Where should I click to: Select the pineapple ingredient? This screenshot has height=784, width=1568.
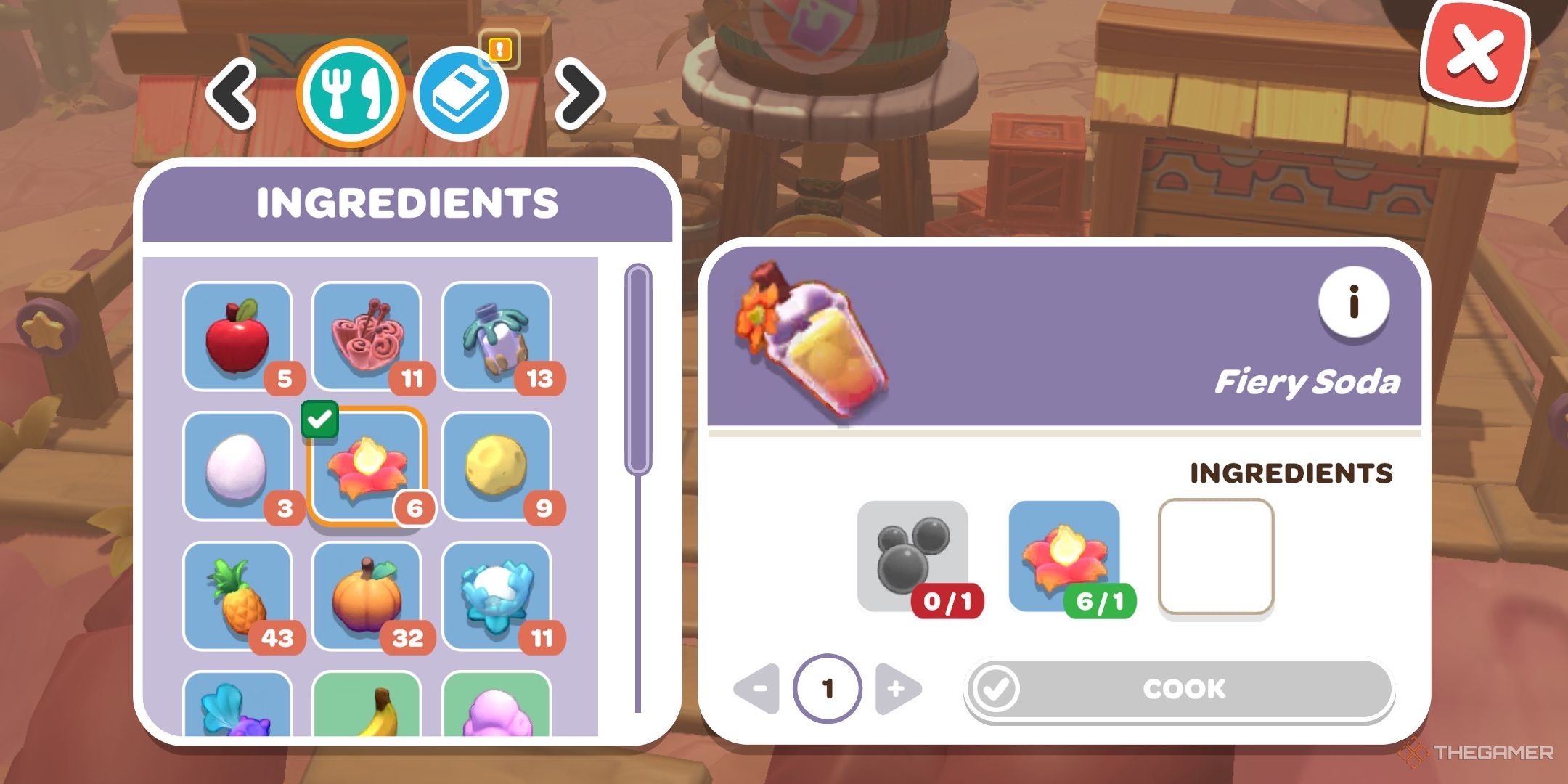pyautogui.click(x=240, y=595)
